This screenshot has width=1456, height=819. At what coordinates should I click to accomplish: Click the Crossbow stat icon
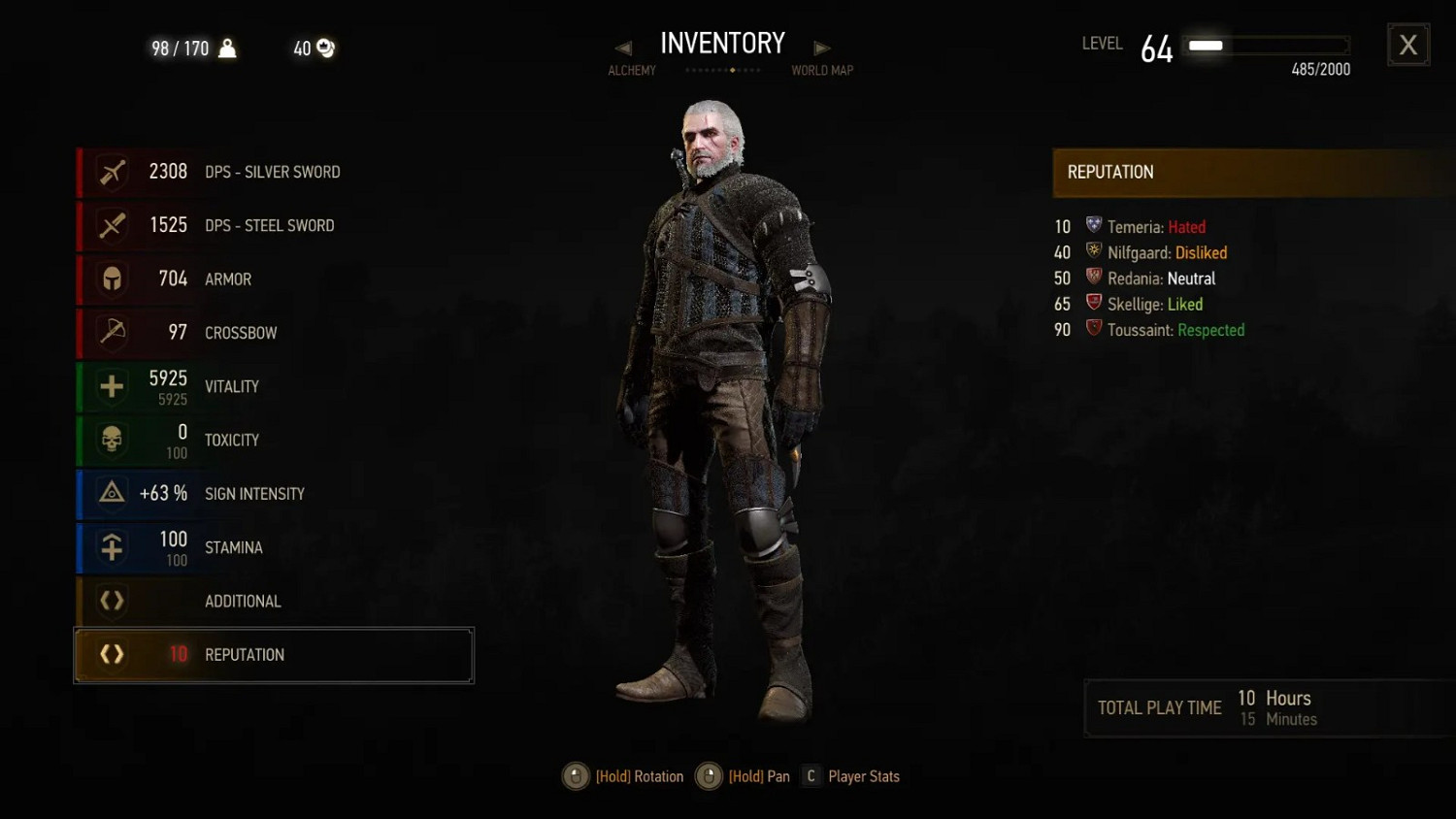(x=111, y=333)
